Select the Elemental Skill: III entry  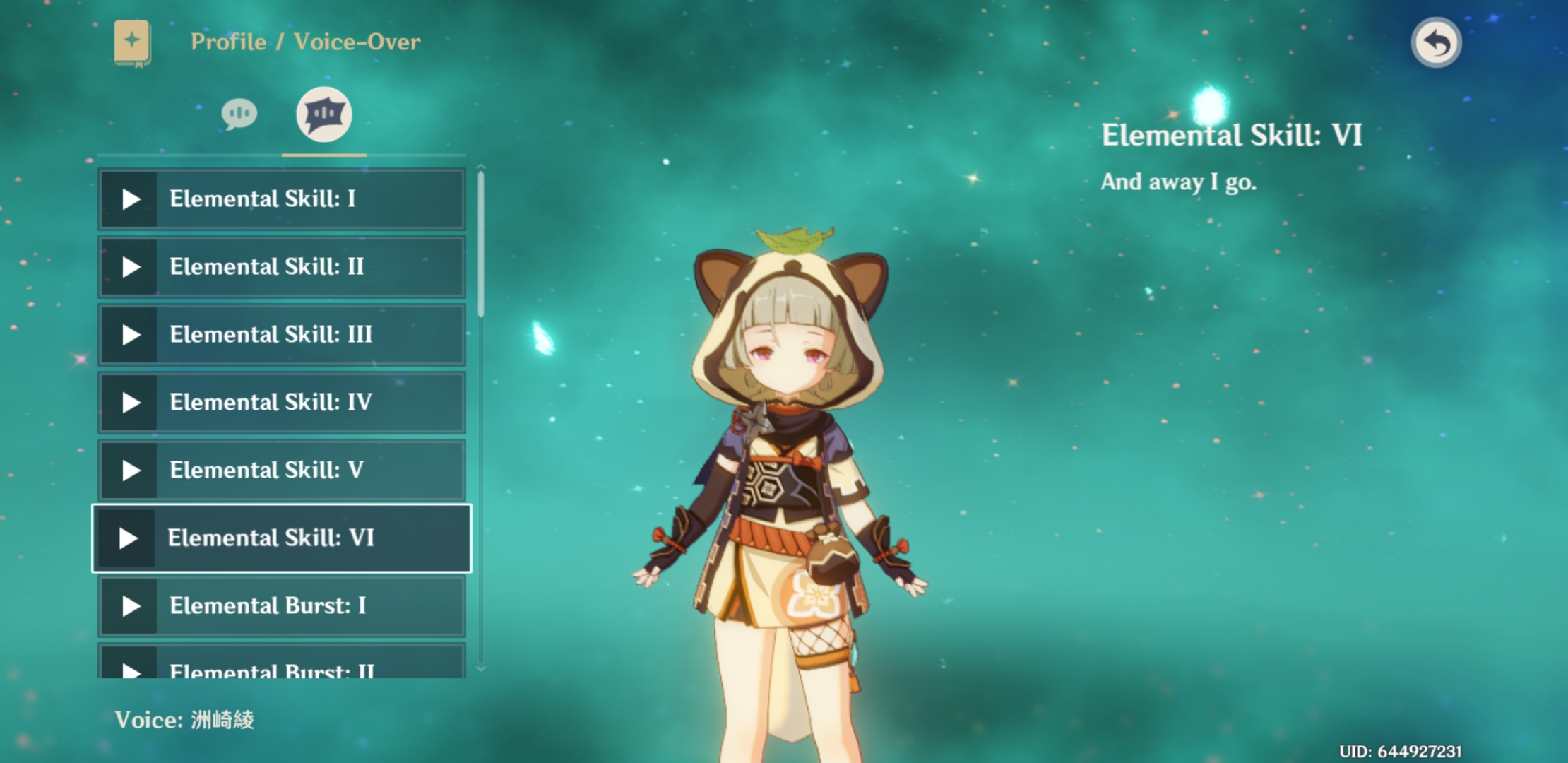(281, 335)
